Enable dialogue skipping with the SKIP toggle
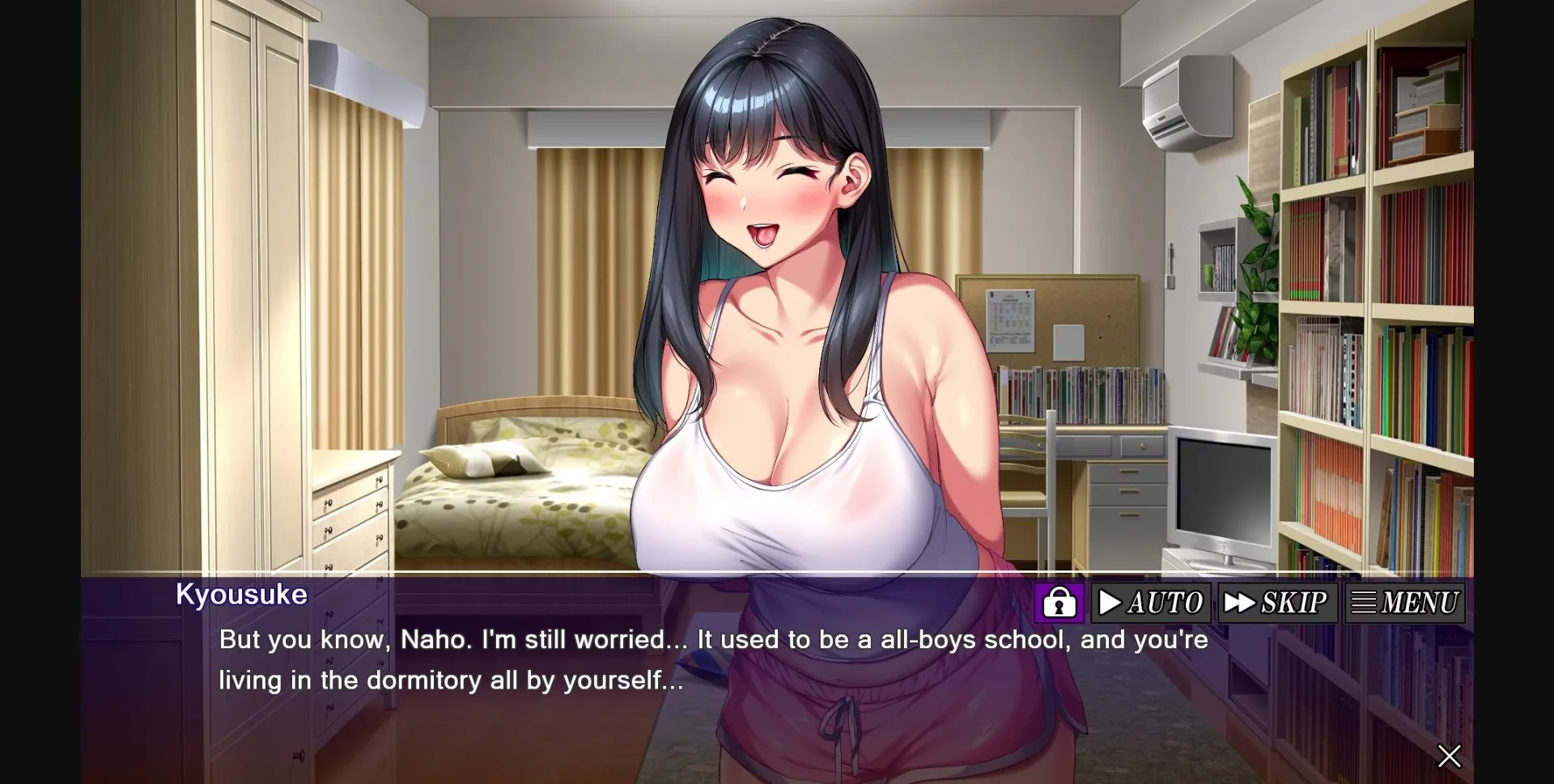Image resolution: width=1554 pixels, height=784 pixels. pos(1277,603)
